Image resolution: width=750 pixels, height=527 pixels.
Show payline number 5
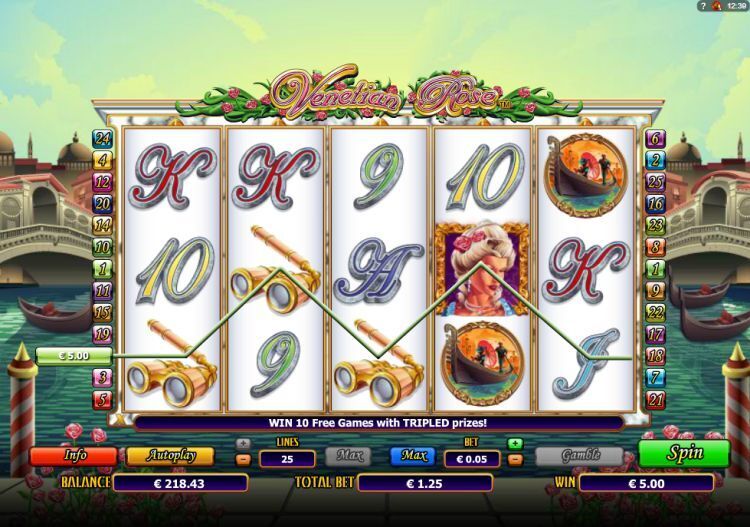click(x=102, y=400)
